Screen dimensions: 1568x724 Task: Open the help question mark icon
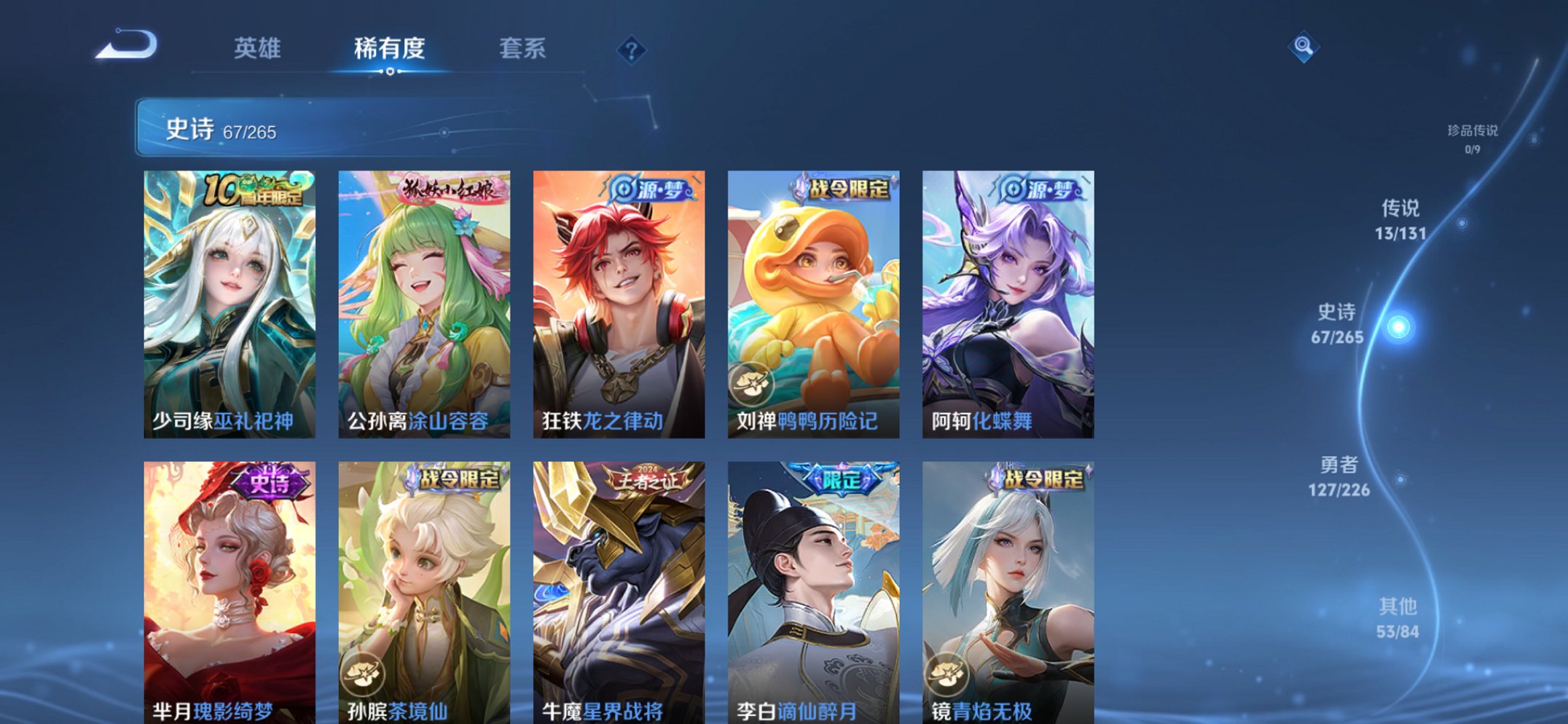pos(632,50)
